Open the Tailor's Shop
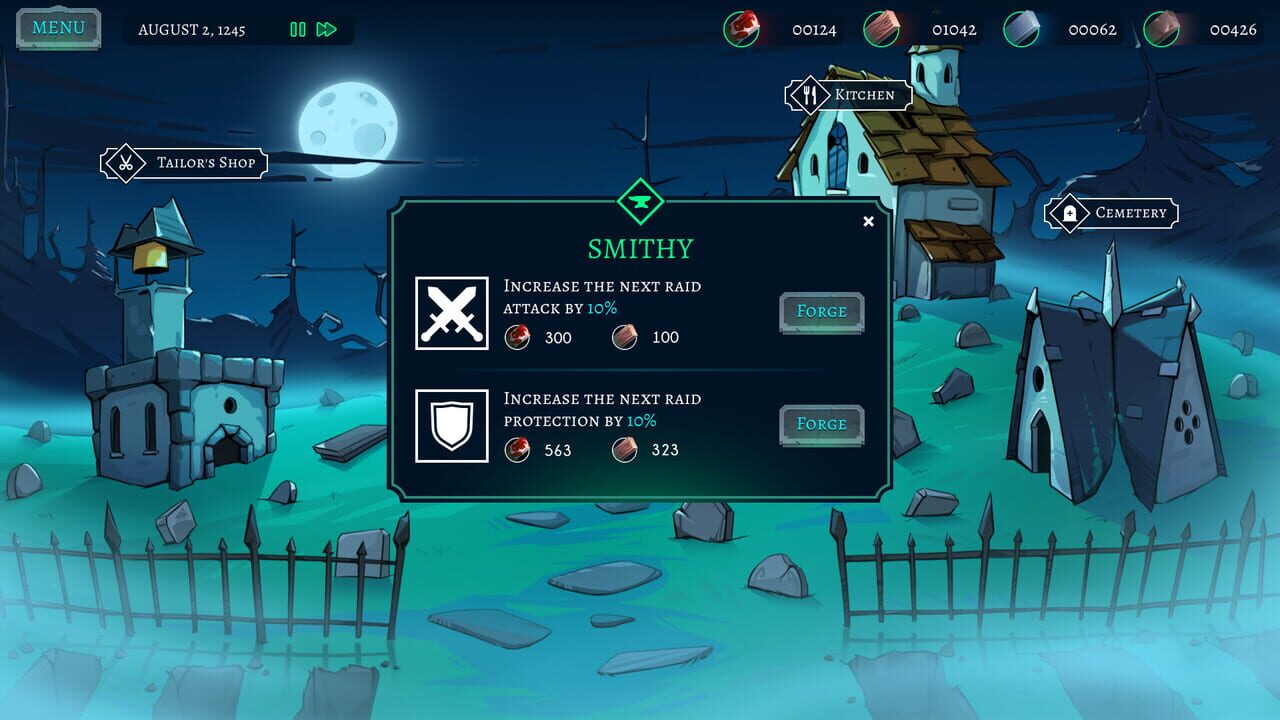 pos(205,162)
